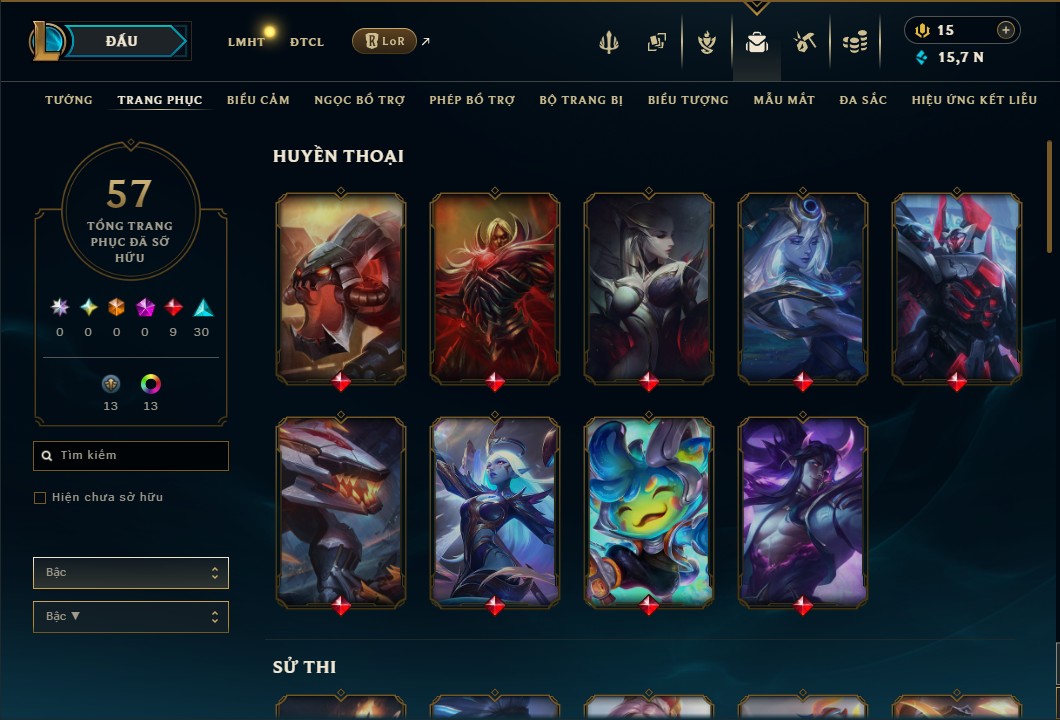Open the first Bậc dropdown
This screenshot has width=1060, height=720.
pos(131,573)
